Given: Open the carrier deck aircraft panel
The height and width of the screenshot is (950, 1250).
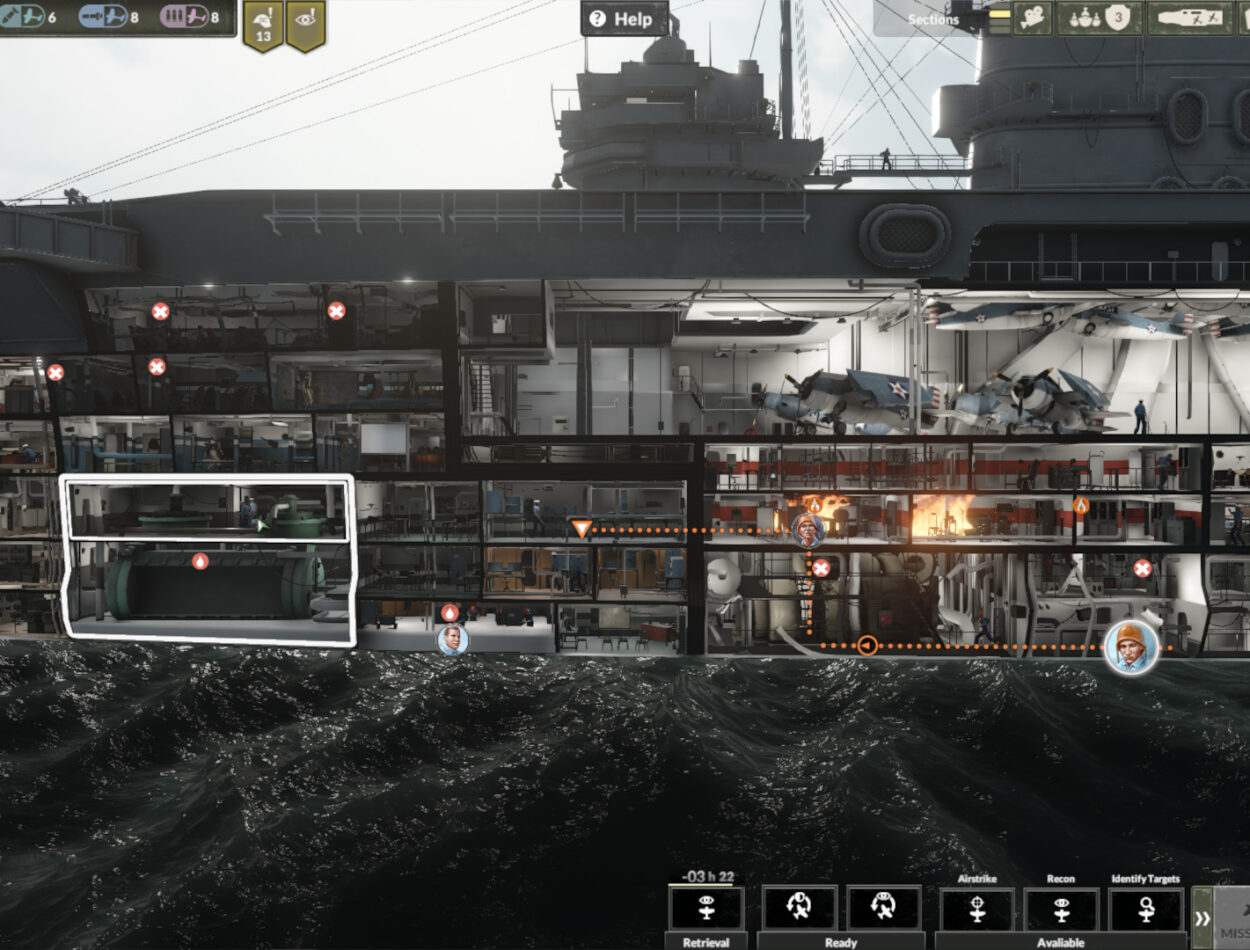Looking at the screenshot, I should [x=1190, y=17].
